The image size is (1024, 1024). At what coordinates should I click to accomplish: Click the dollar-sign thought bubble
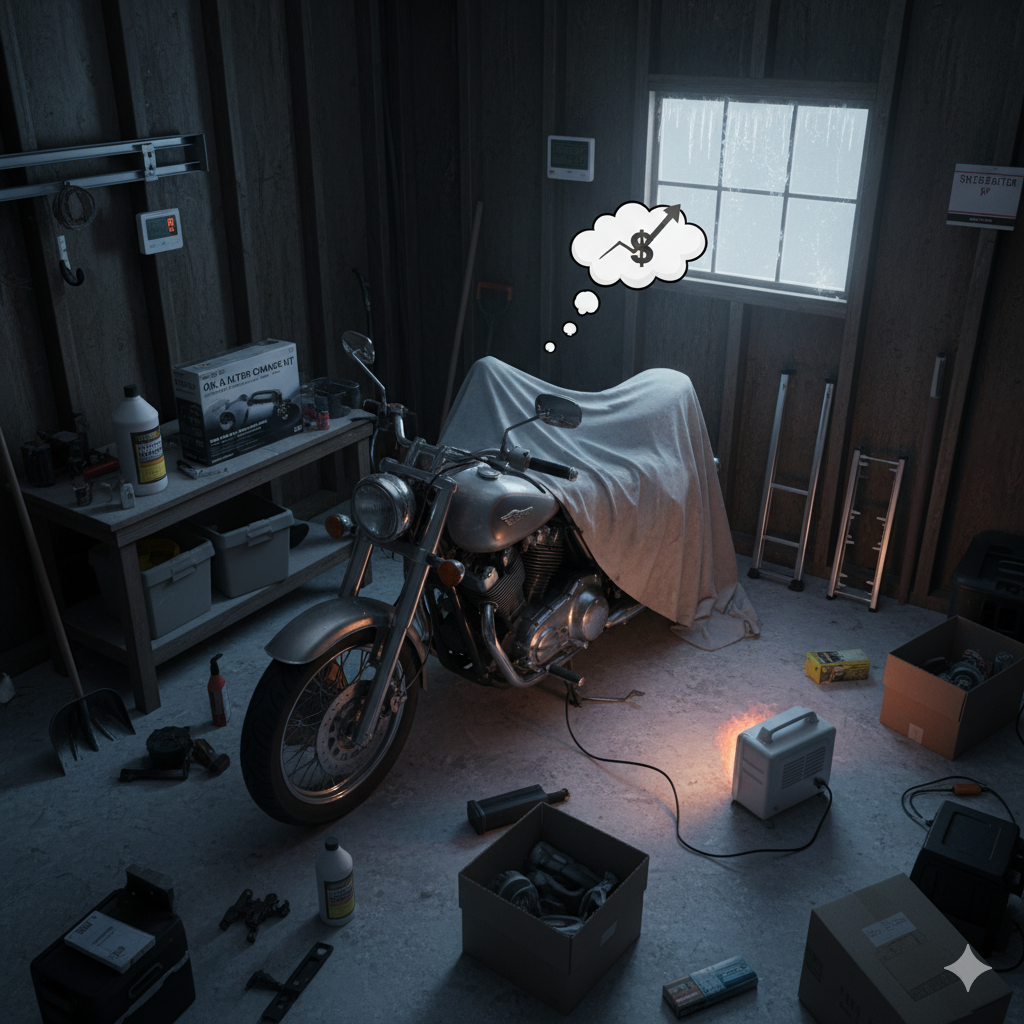click(638, 243)
